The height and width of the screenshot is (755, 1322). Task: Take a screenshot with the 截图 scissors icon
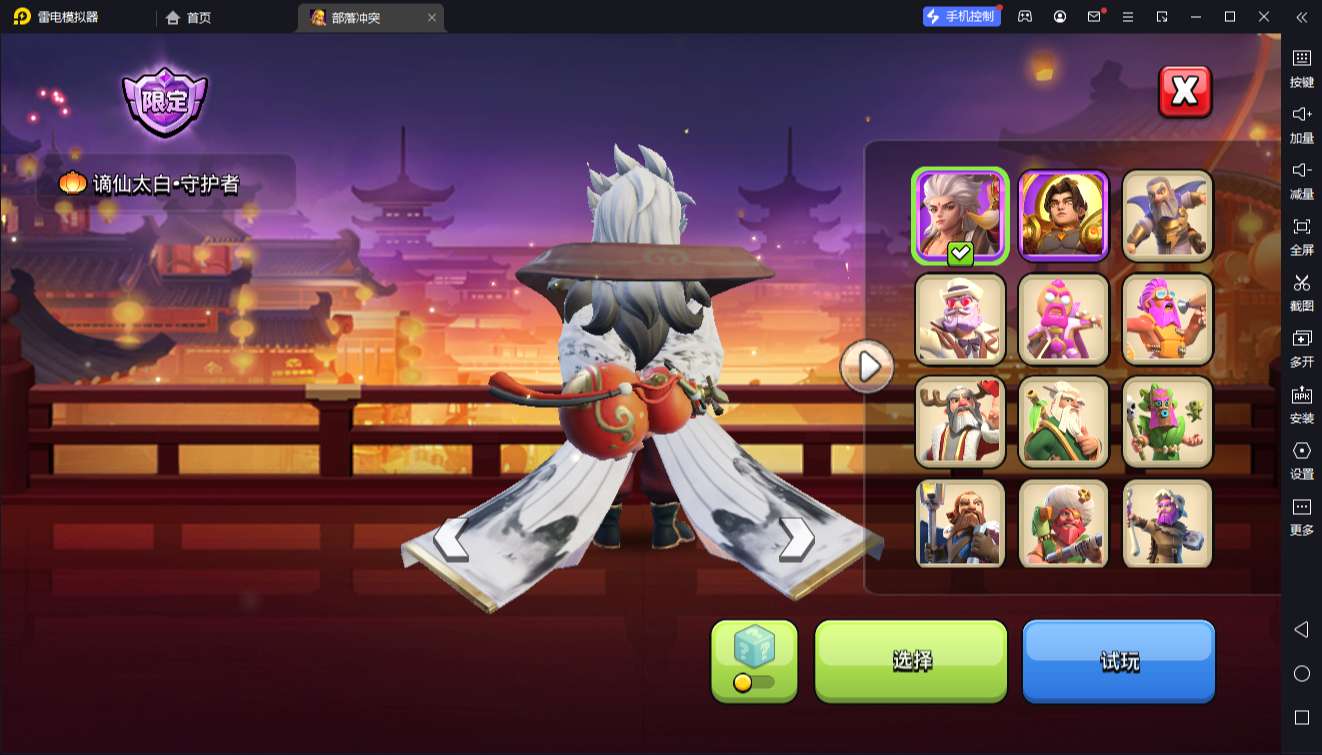1301,293
